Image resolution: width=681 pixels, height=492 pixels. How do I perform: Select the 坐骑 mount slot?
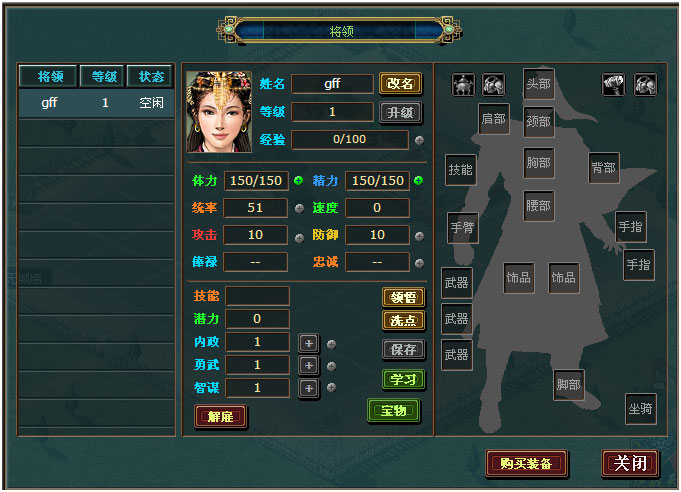click(640, 408)
